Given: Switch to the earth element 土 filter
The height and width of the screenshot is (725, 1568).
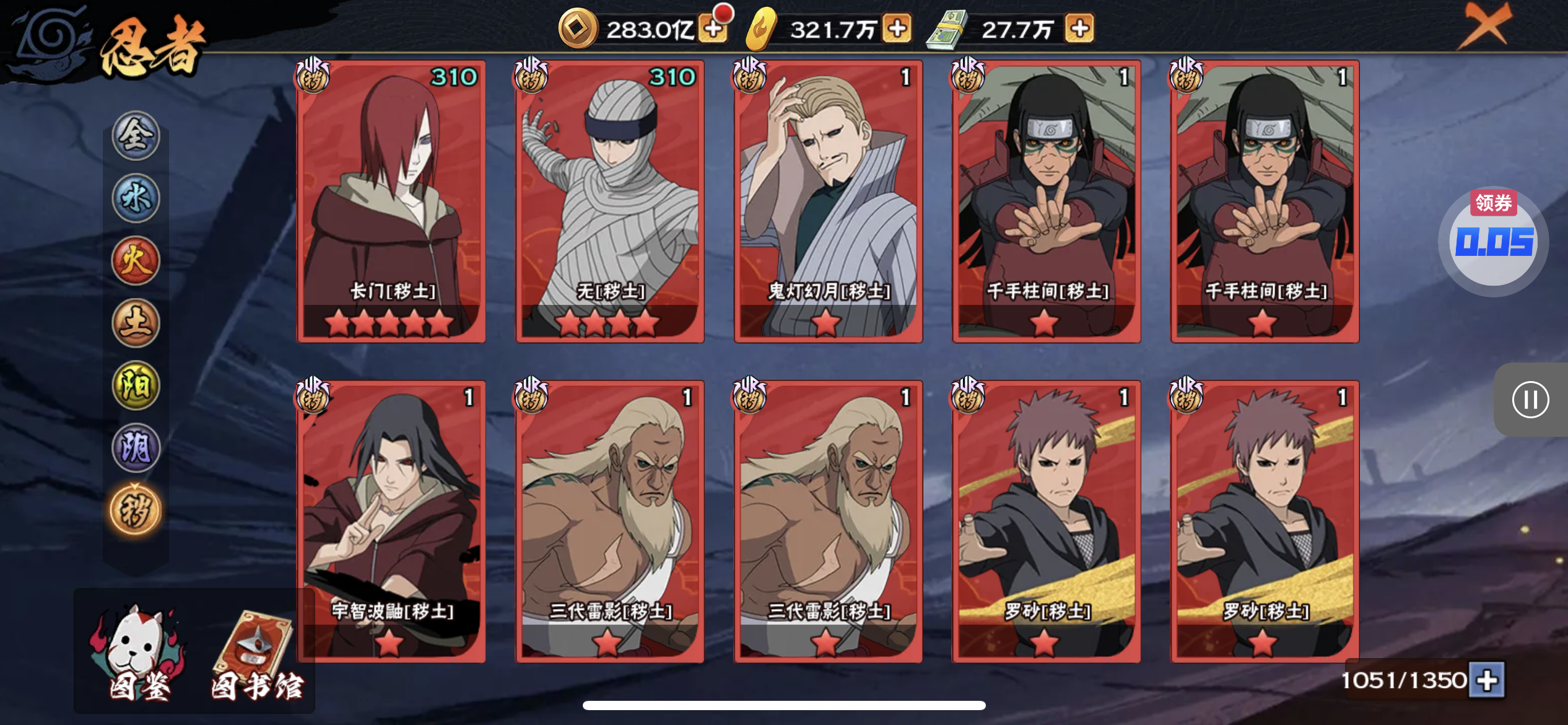Looking at the screenshot, I should coord(136,323).
